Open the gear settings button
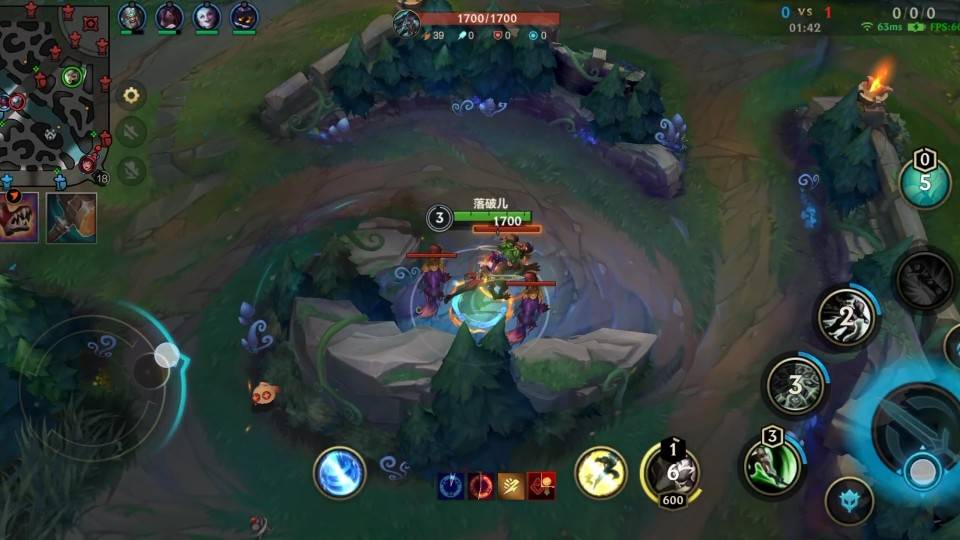This screenshot has height=540, width=960. pos(131,96)
